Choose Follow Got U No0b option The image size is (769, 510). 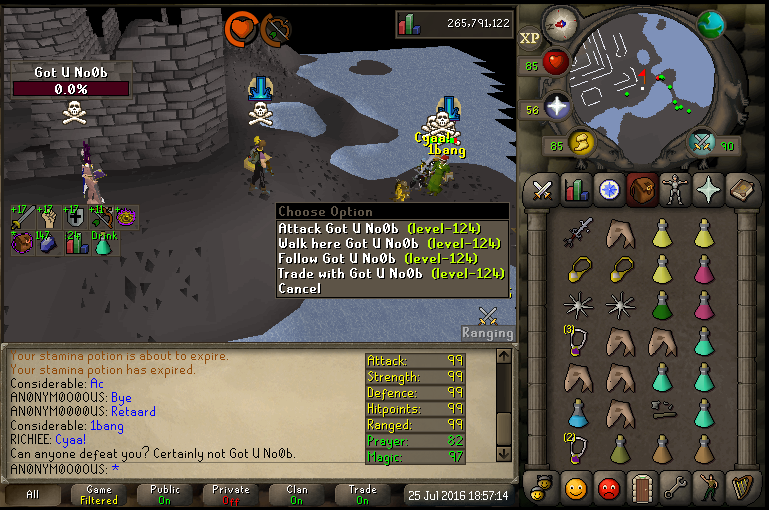point(390,259)
